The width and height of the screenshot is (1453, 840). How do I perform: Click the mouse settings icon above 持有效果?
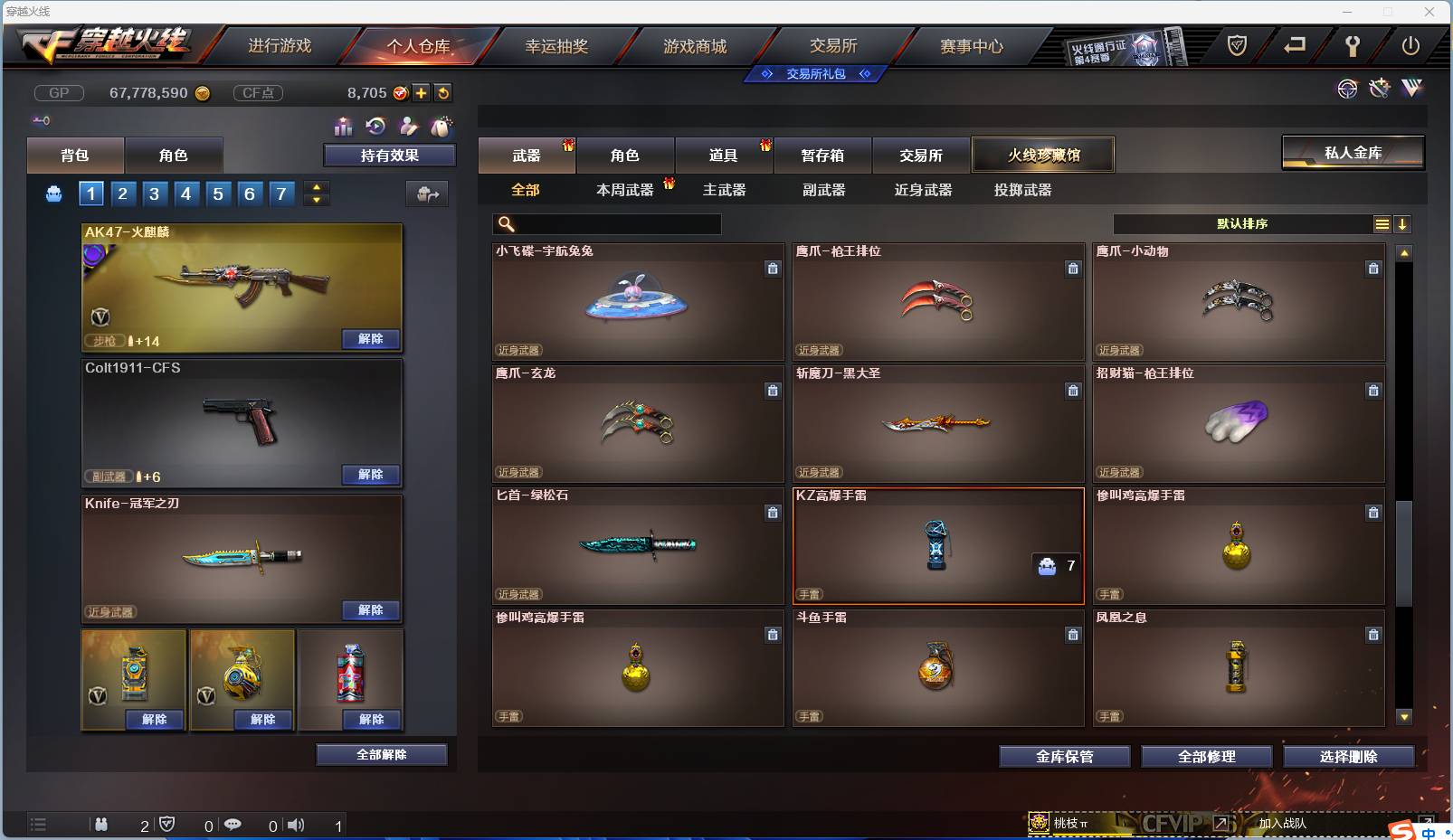442,127
